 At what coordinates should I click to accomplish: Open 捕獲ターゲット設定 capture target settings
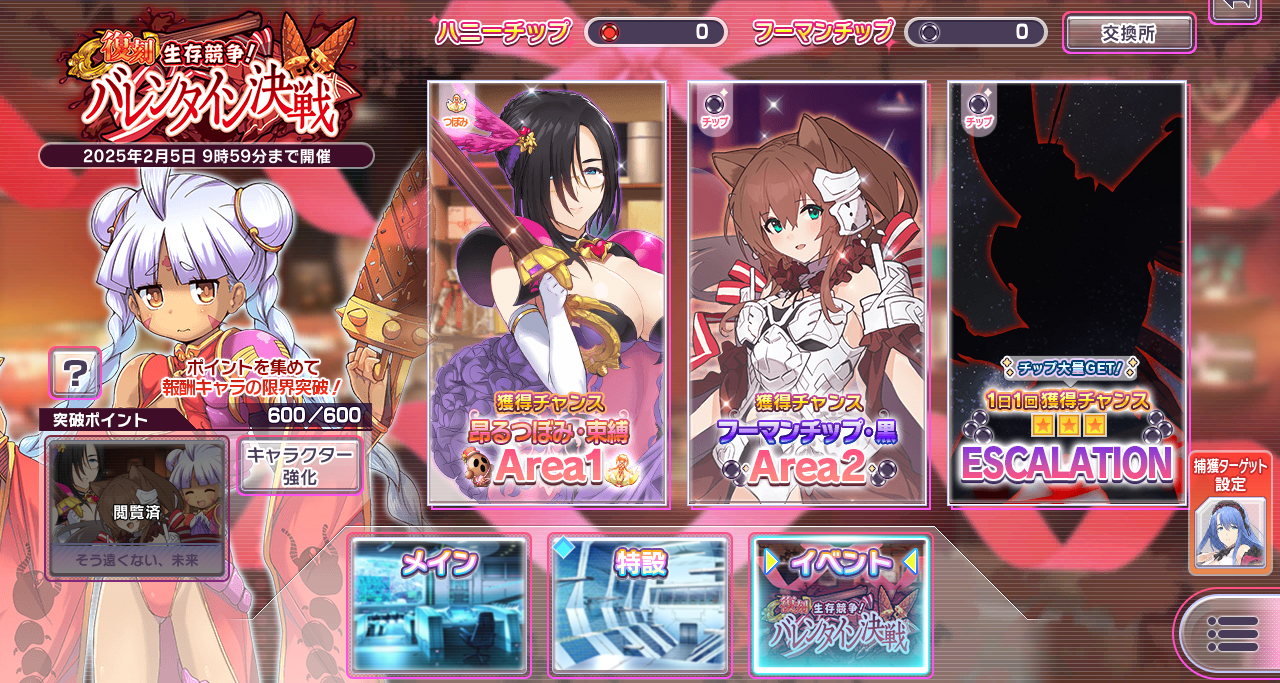pos(1230,513)
